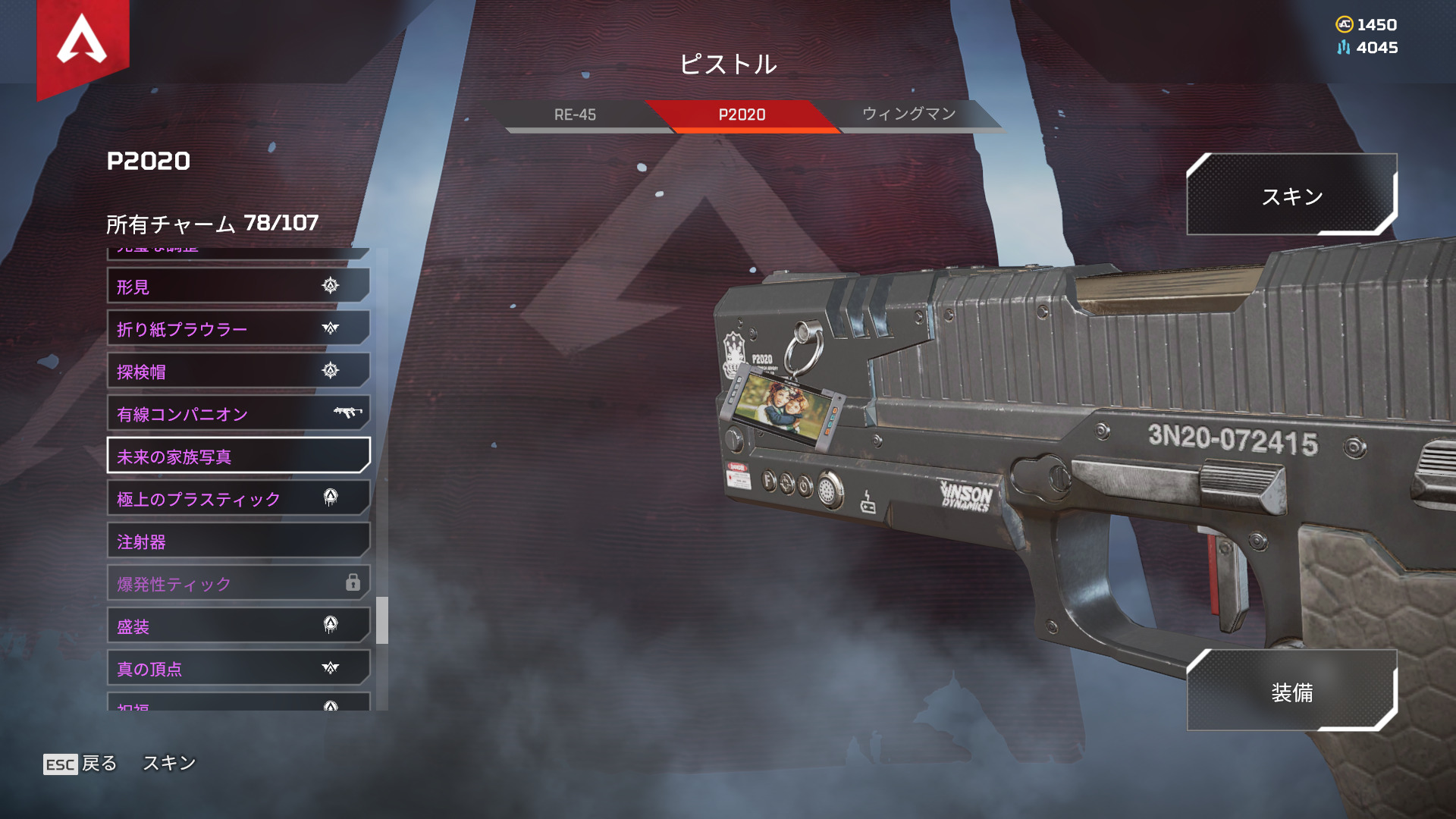Select the 有線コンパニオン charm
The height and width of the screenshot is (819, 1456).
(x=238, y=414)
